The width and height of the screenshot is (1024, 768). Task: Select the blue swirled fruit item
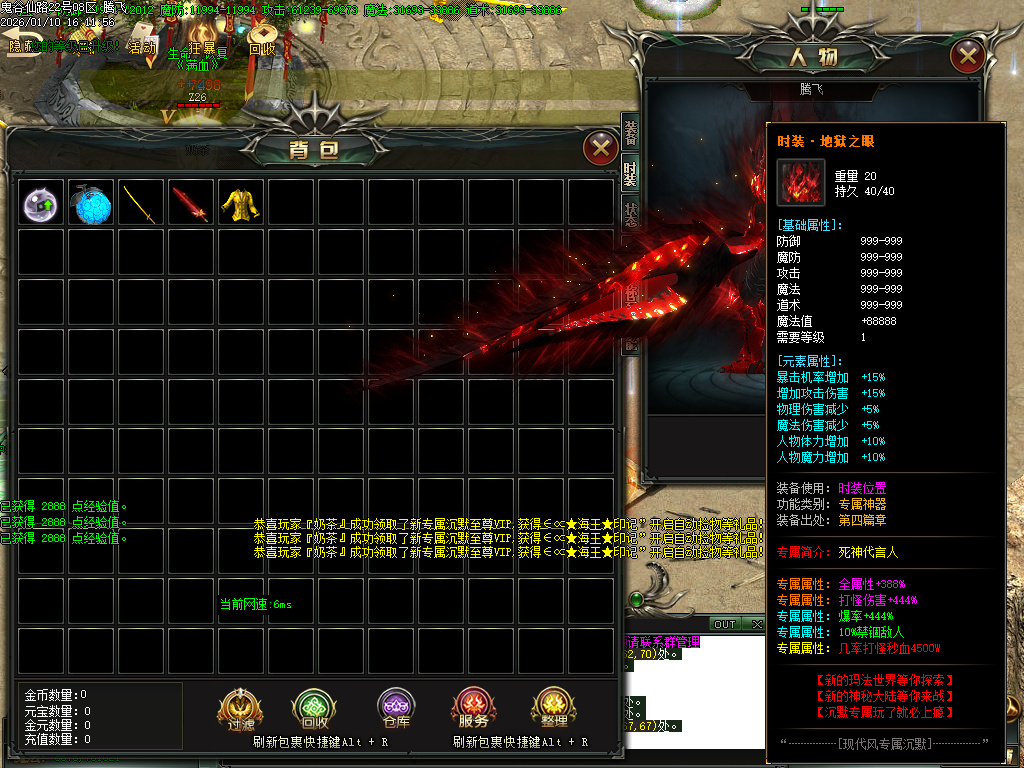point(92,203)
